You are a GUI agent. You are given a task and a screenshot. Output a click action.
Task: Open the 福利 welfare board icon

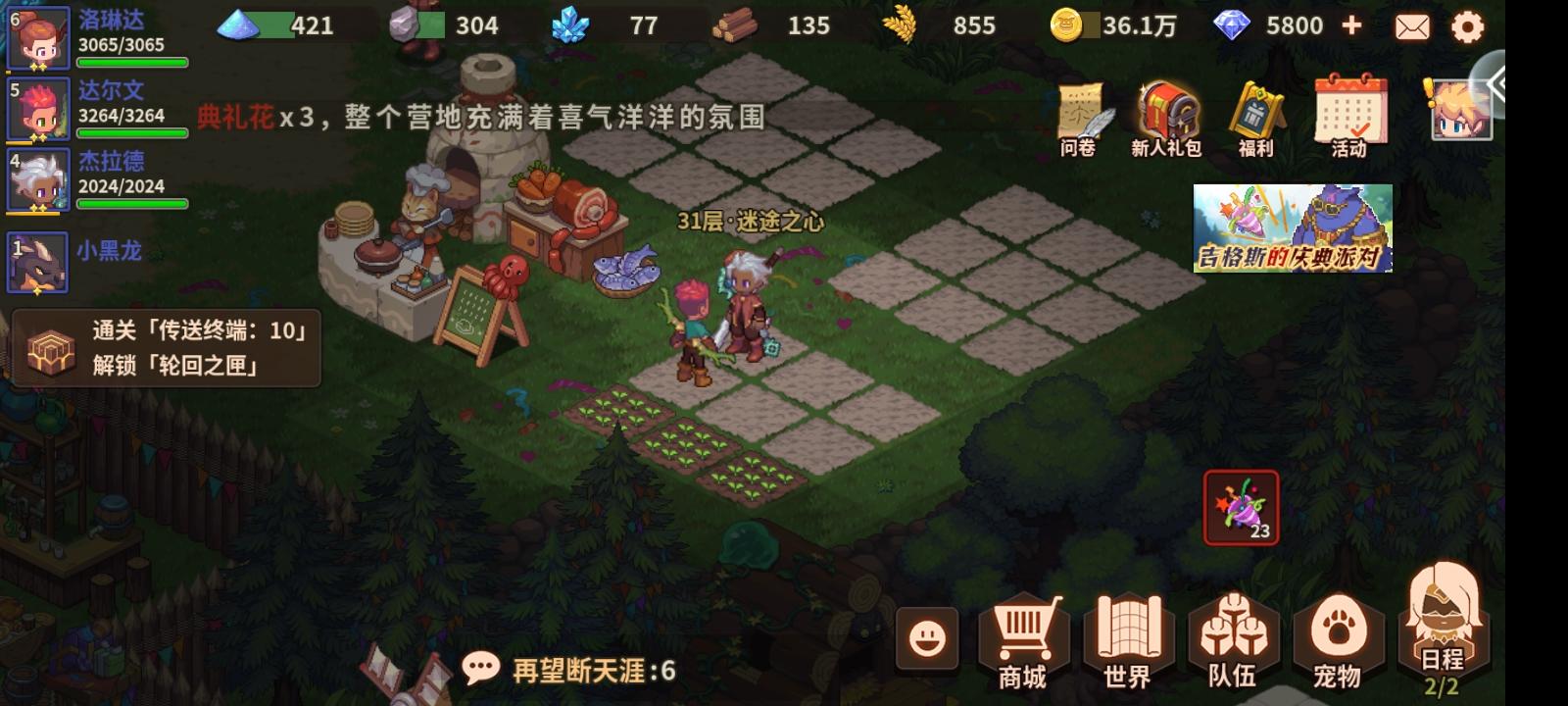[x=1255, y=113]
